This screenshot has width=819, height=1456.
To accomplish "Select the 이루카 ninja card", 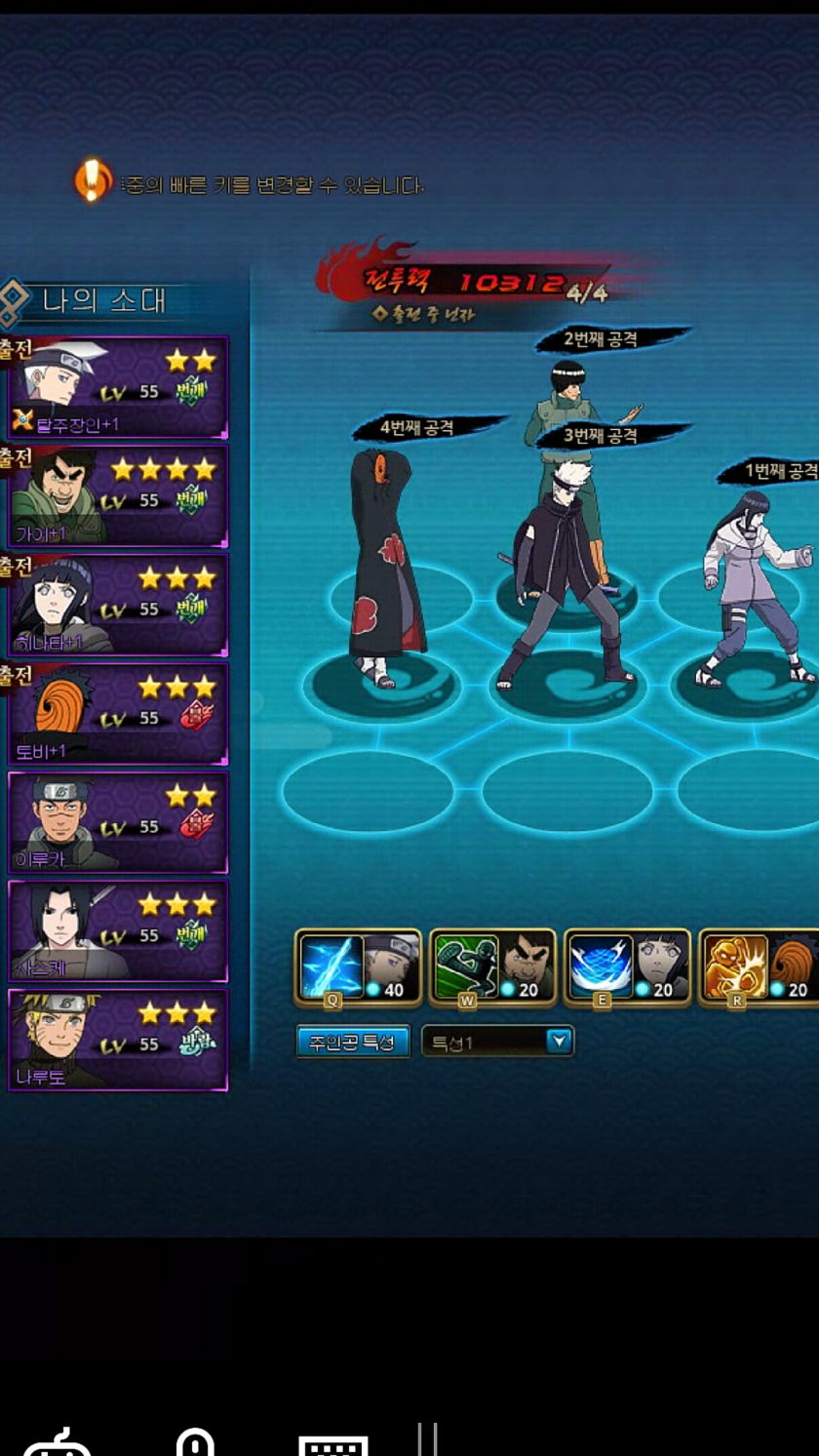I will (118, 824).
